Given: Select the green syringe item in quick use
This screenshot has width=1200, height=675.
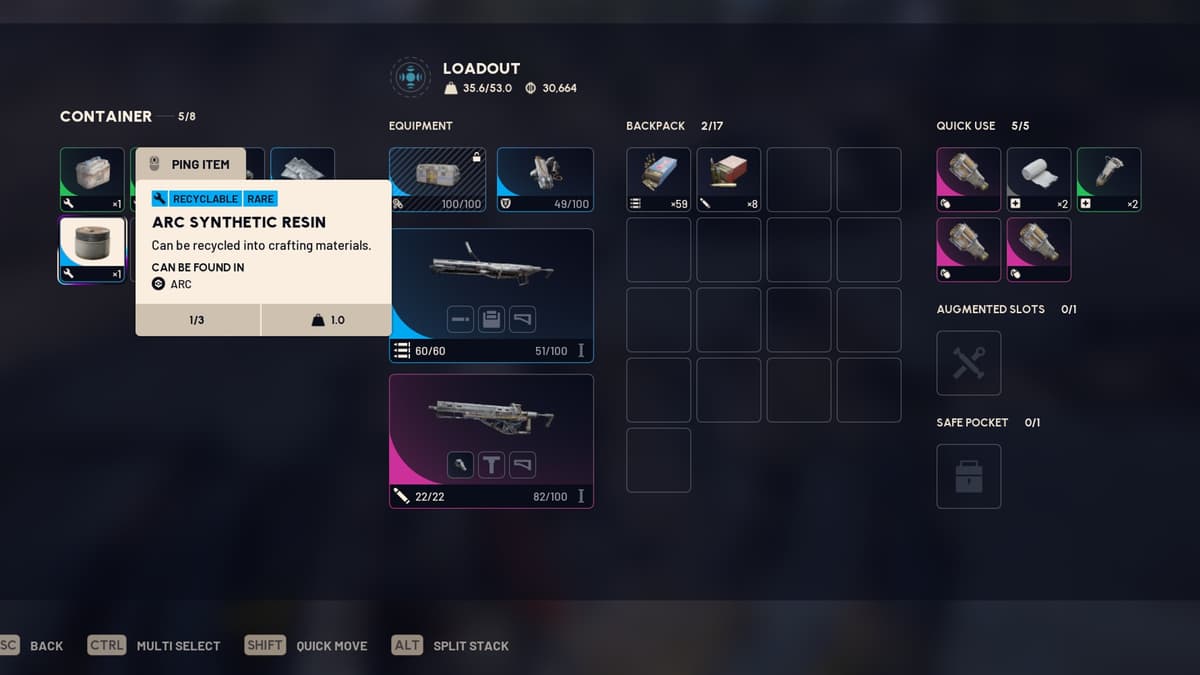Looking at the screenshot, I should (1109, 179).
